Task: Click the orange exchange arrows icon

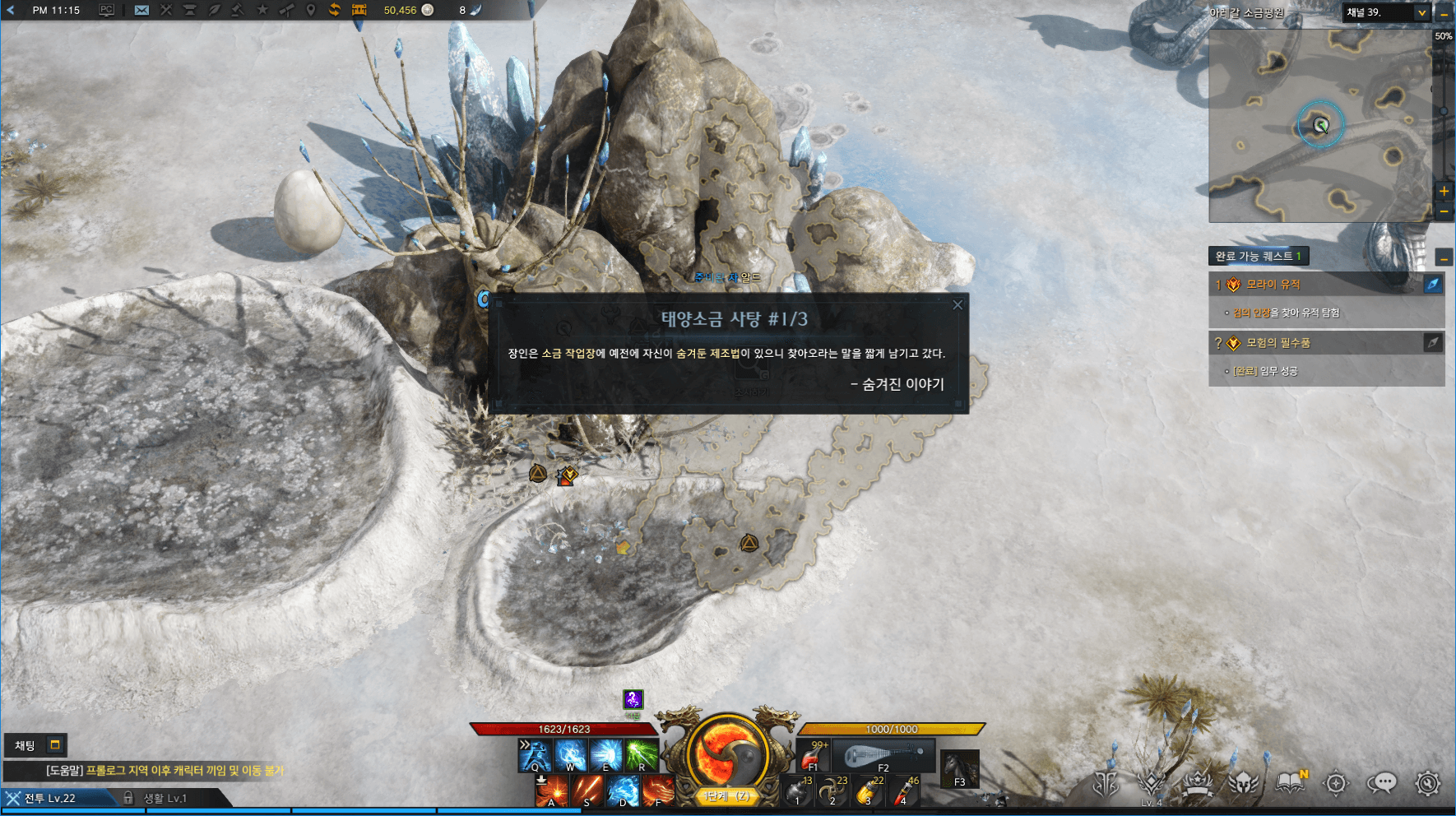Action: (x=335, y=10)
